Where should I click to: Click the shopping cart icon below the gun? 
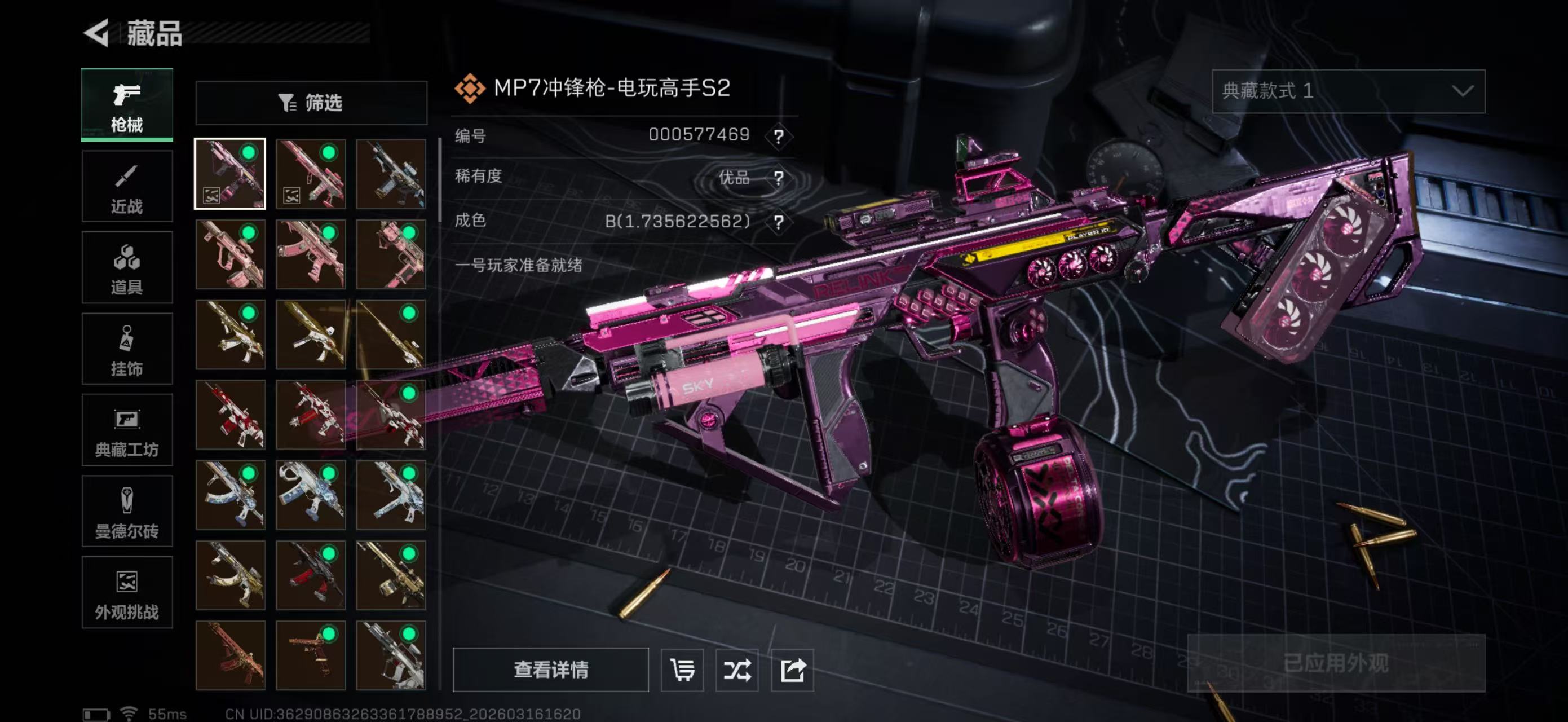coord(682,671)
